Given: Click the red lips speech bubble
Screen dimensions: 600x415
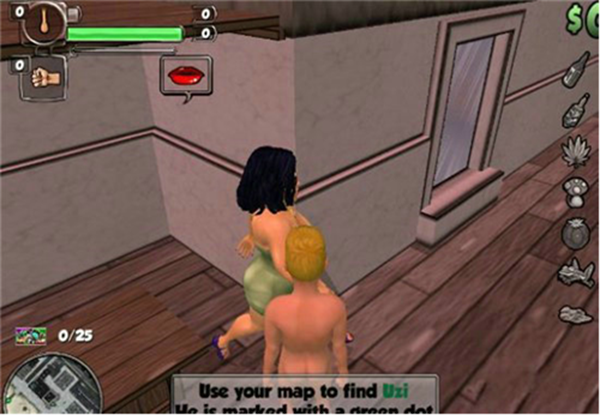Looking at the screenshot, I should pos(185,75).
